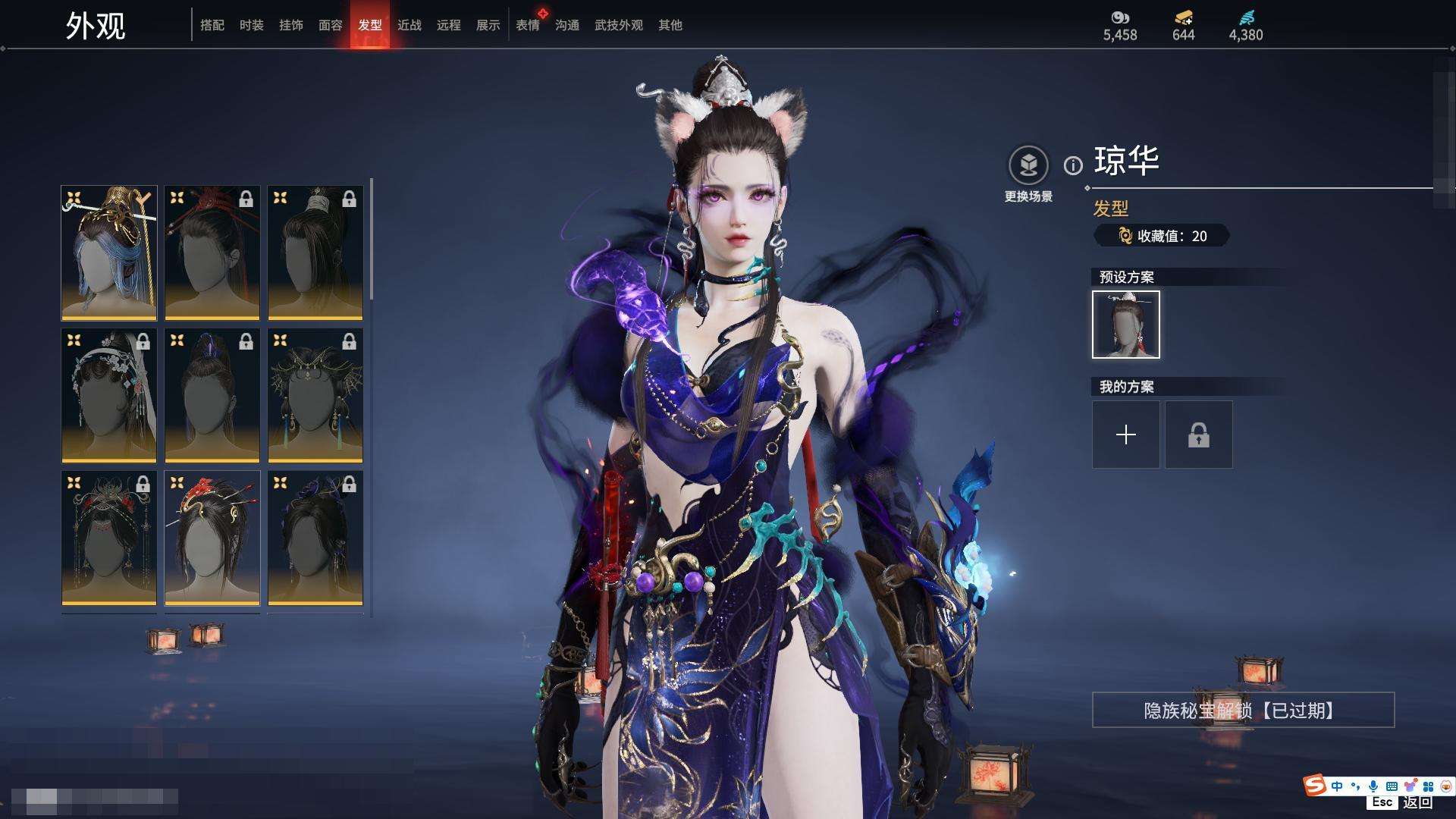Add a new scheme with the plus slot
Viewport: 1456px width, 819px height.
point(1126,435)
